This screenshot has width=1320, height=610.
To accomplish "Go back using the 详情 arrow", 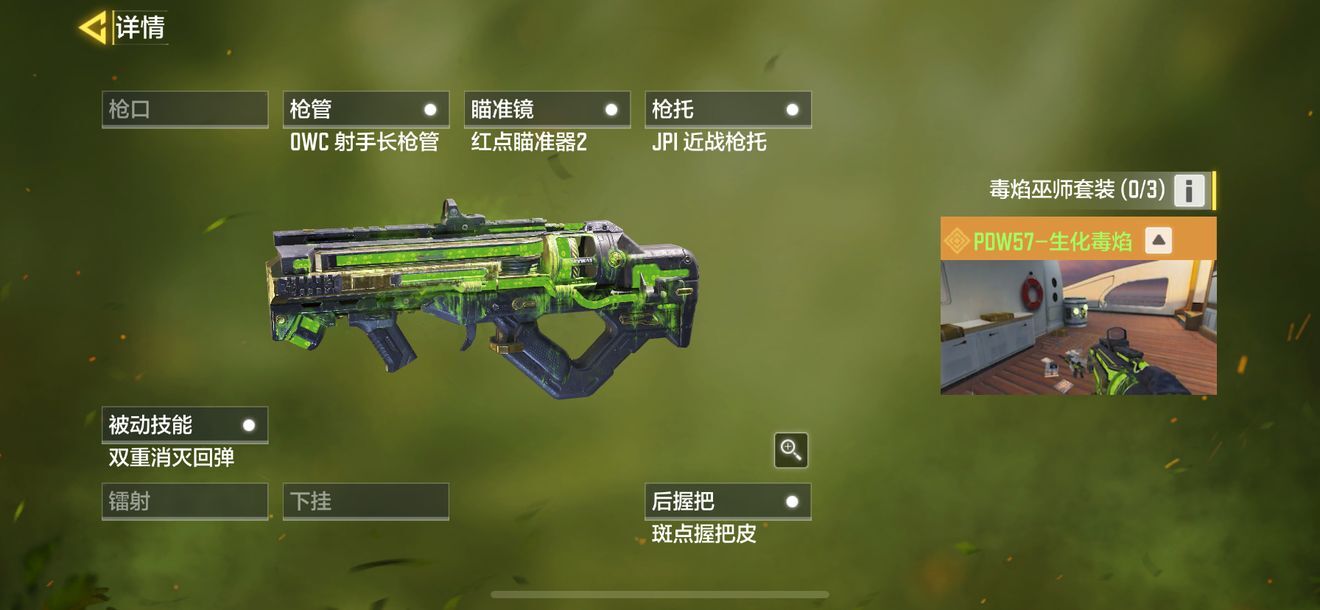I will click(93, 28).
